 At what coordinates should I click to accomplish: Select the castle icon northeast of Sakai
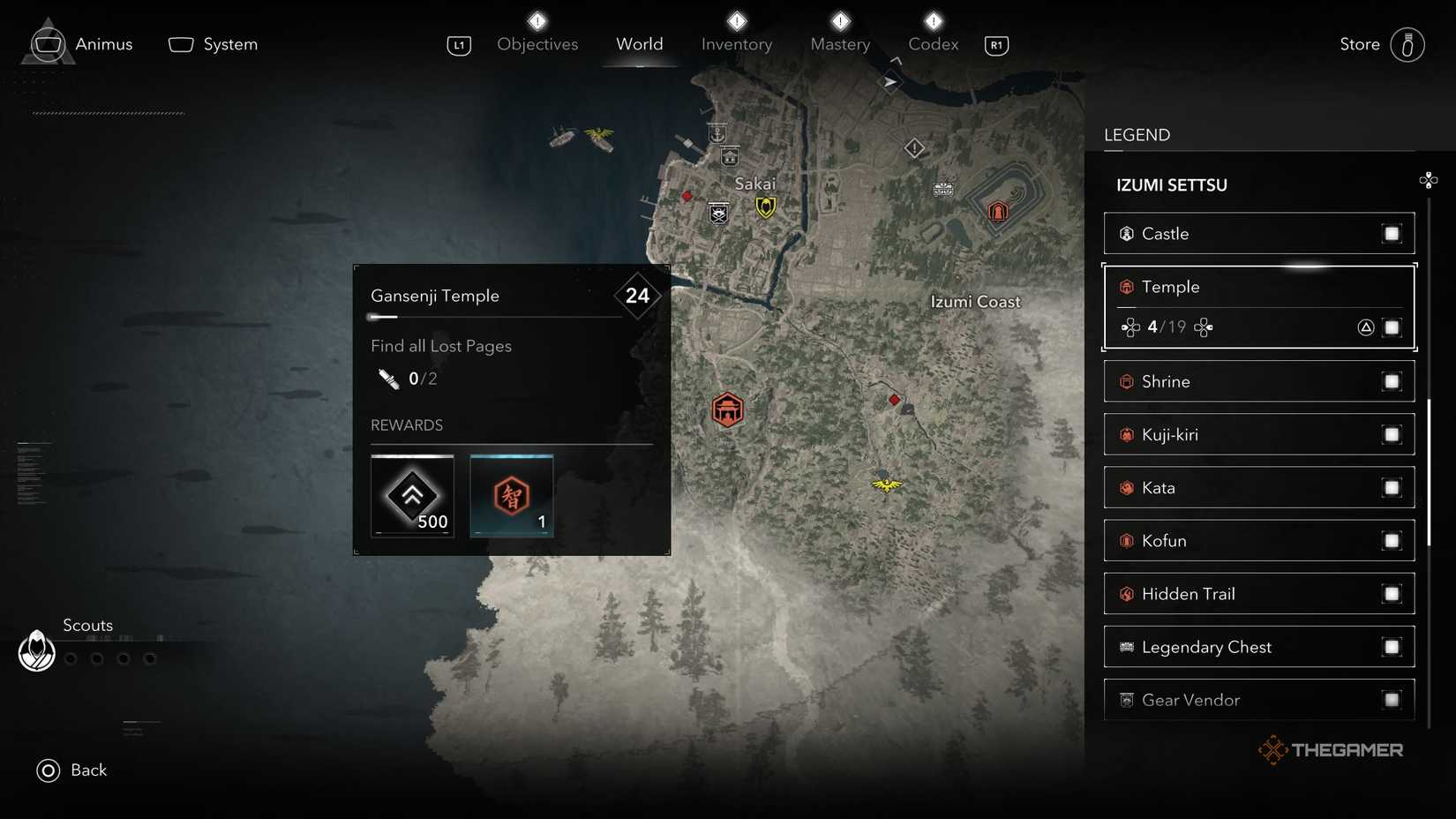(998, 210)
